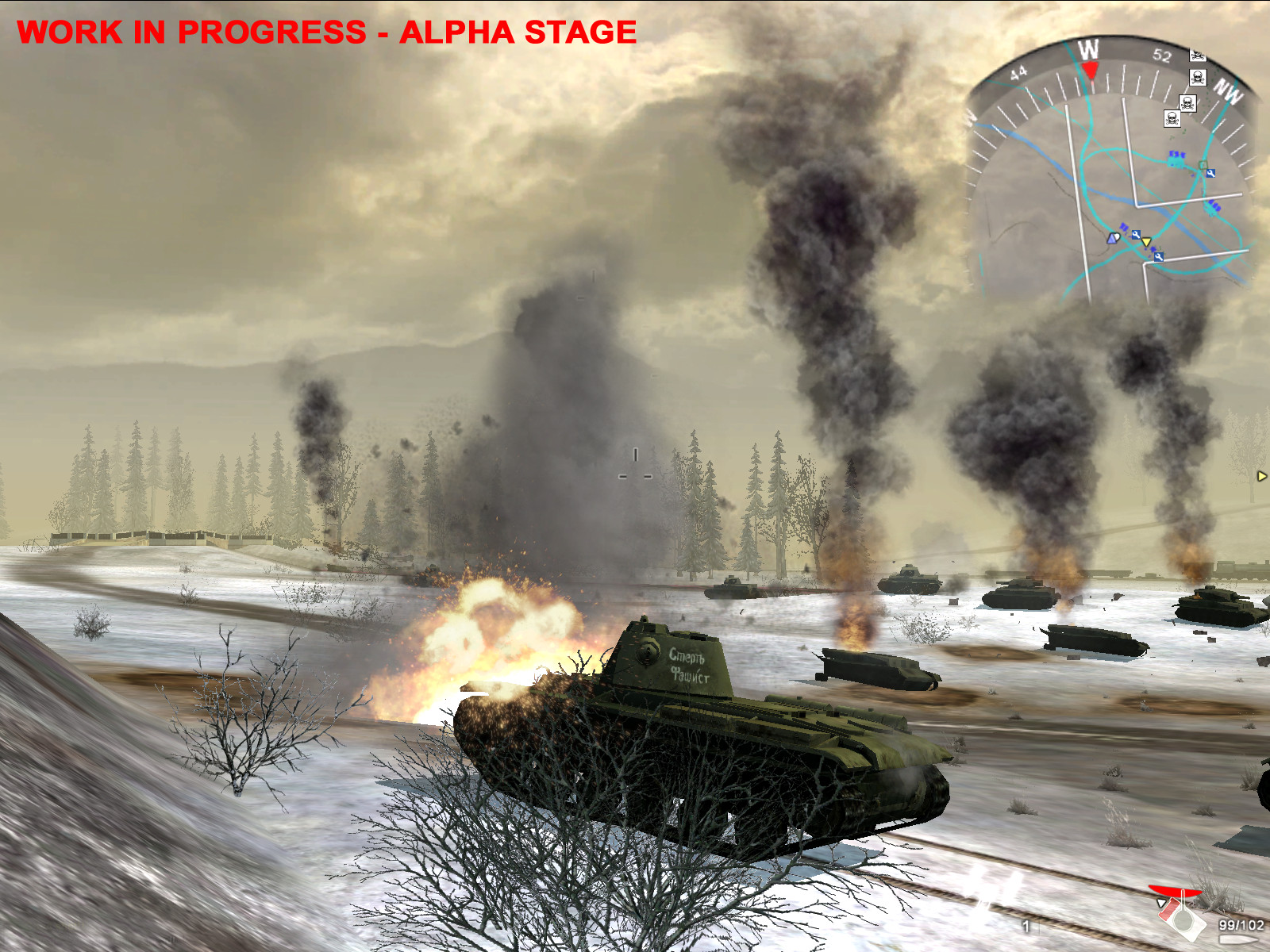Toggle the white triangle beside the tank status
1270x952 pixels.
[x=1161, y=903]
